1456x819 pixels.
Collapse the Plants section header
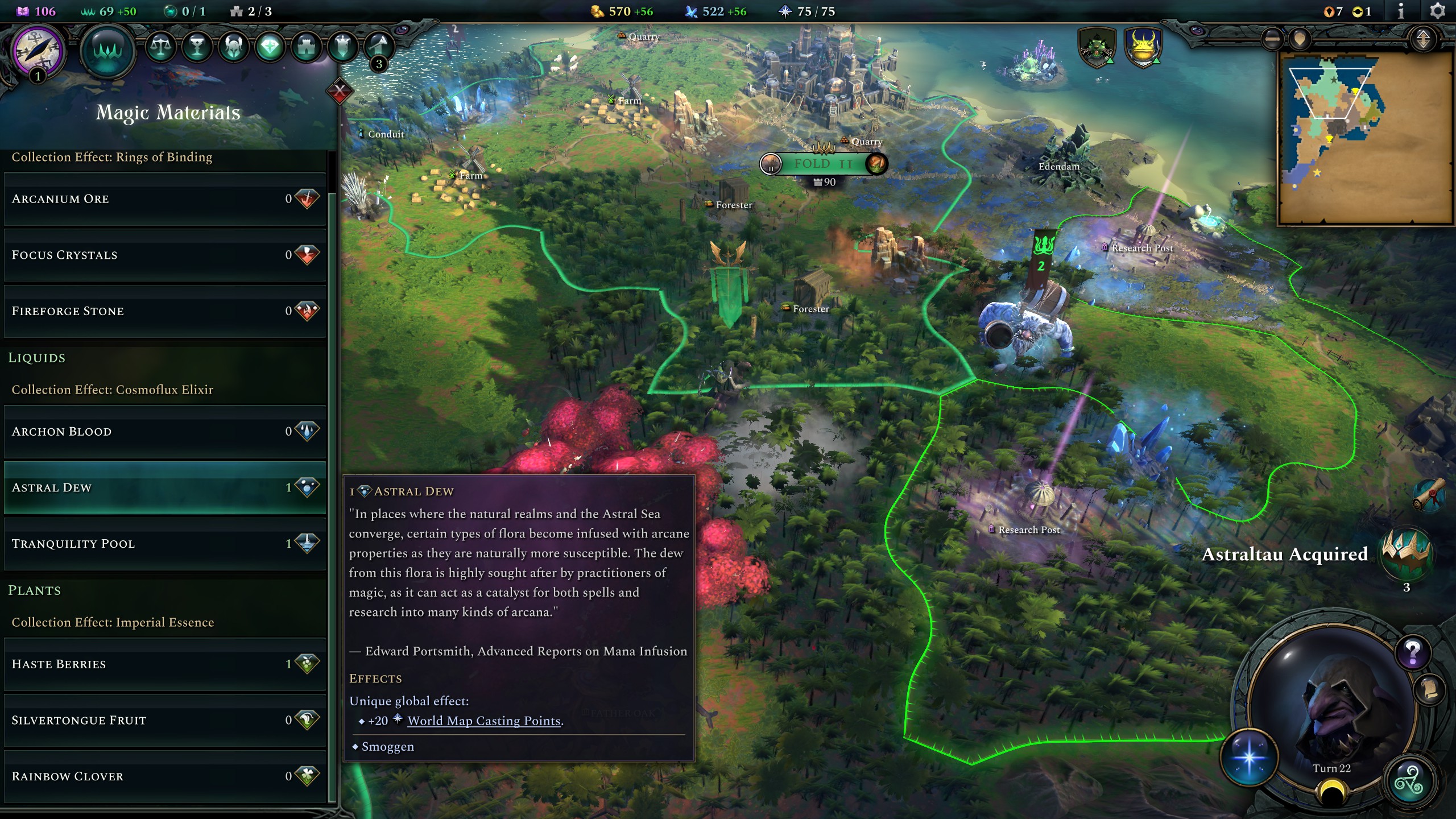pyautogui.click(x=34, y=590)
